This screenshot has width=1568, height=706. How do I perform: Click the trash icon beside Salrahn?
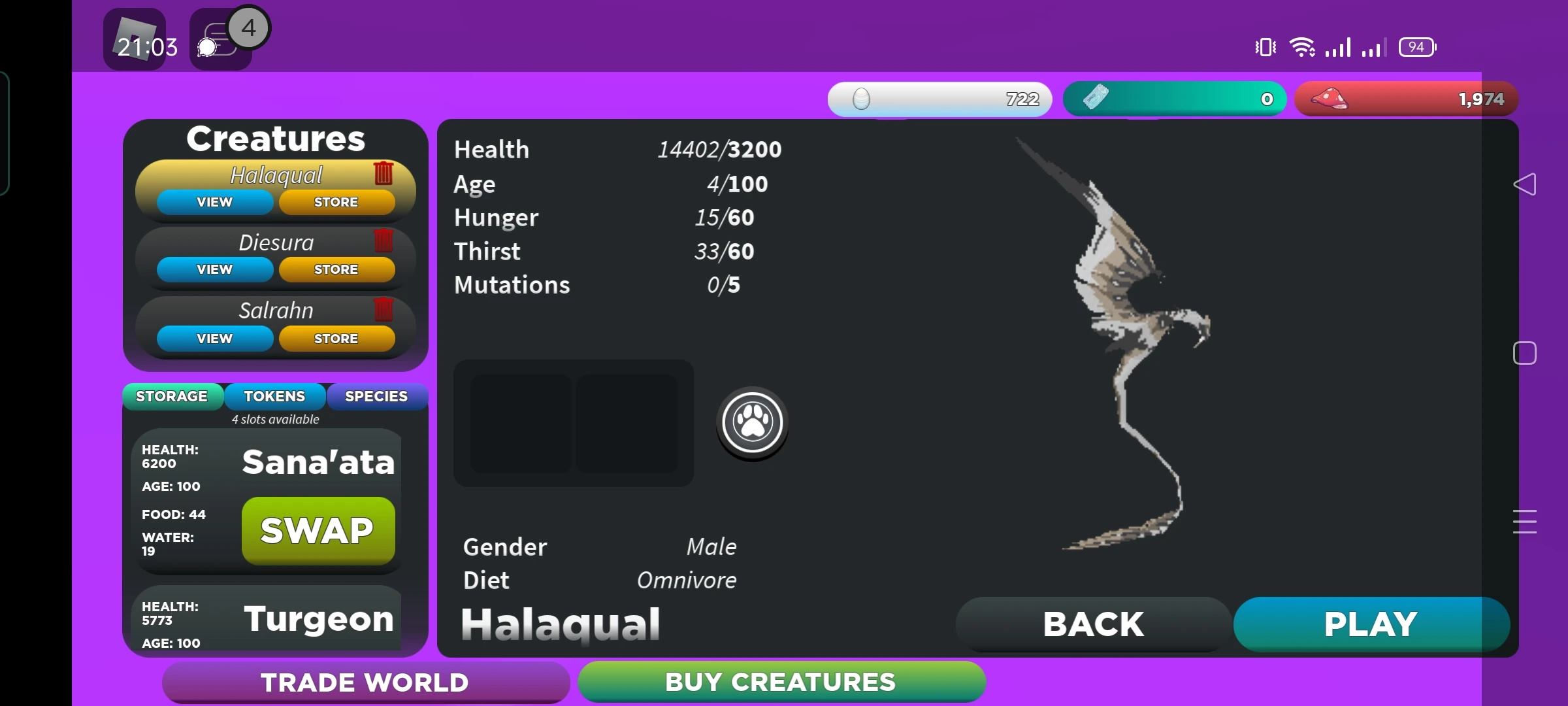pos(384,310)
